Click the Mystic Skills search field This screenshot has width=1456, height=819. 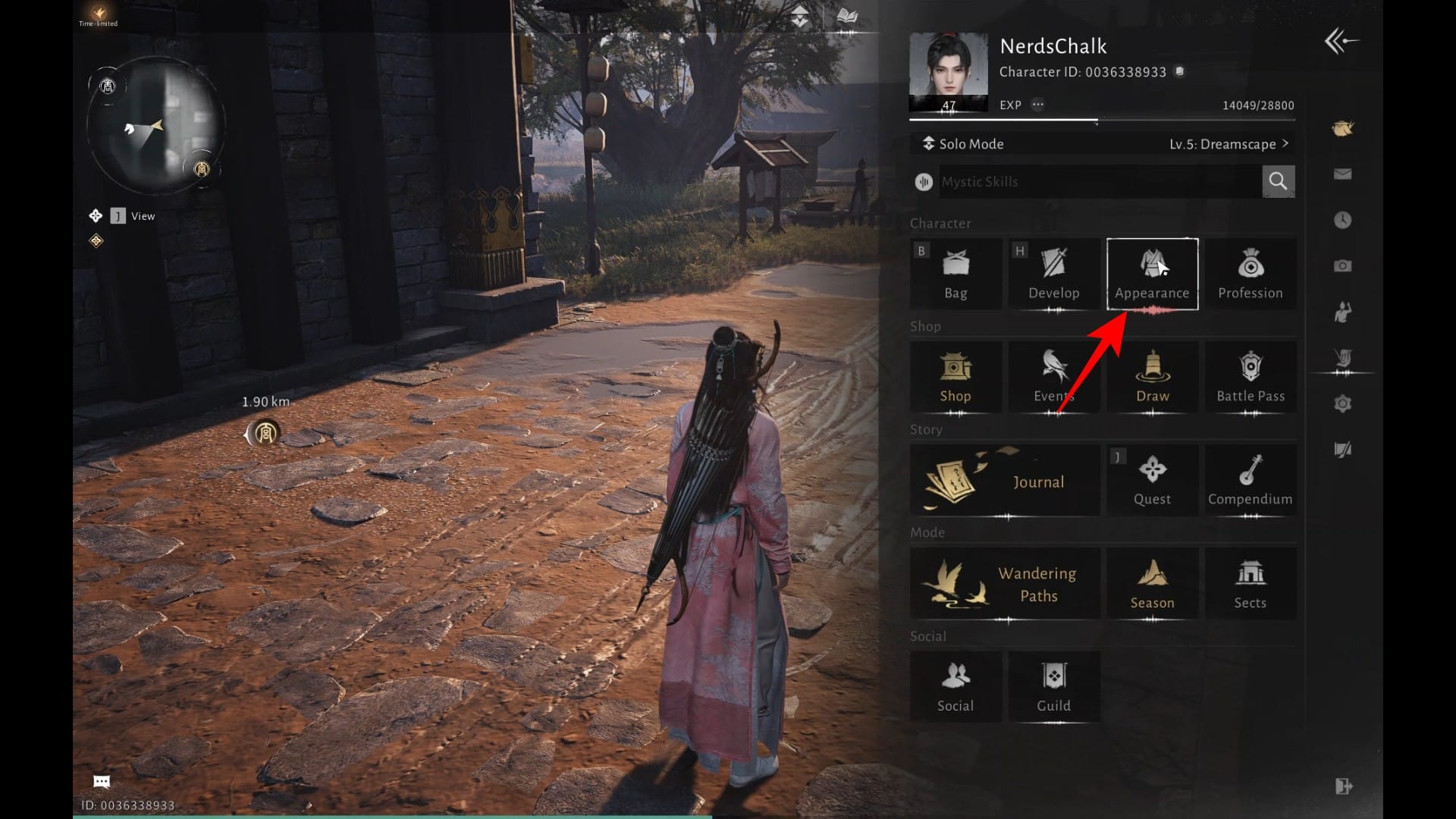pyautogui.click(x=1100, y=182)
